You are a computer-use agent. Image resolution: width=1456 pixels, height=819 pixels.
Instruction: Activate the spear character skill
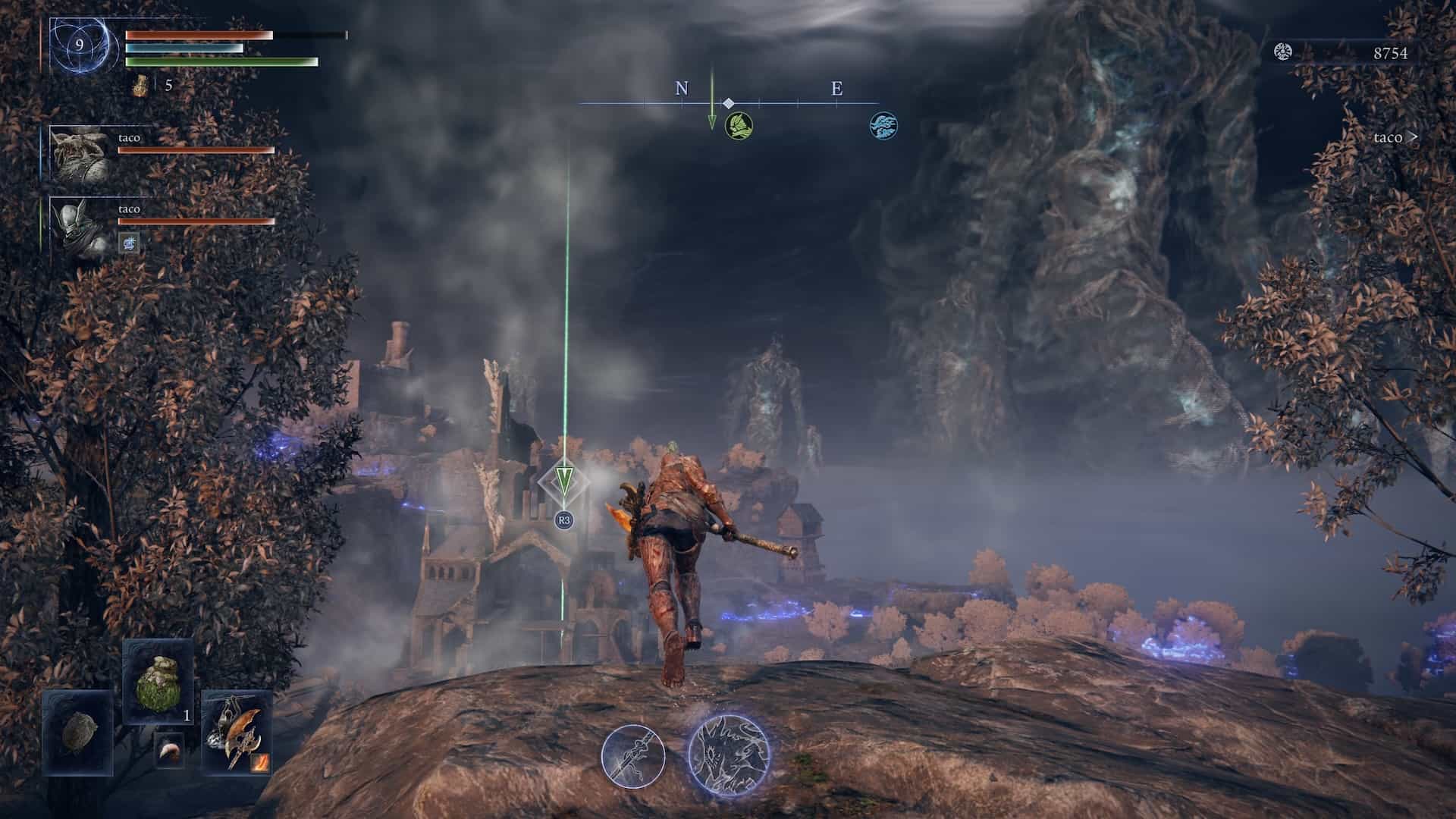633,755
